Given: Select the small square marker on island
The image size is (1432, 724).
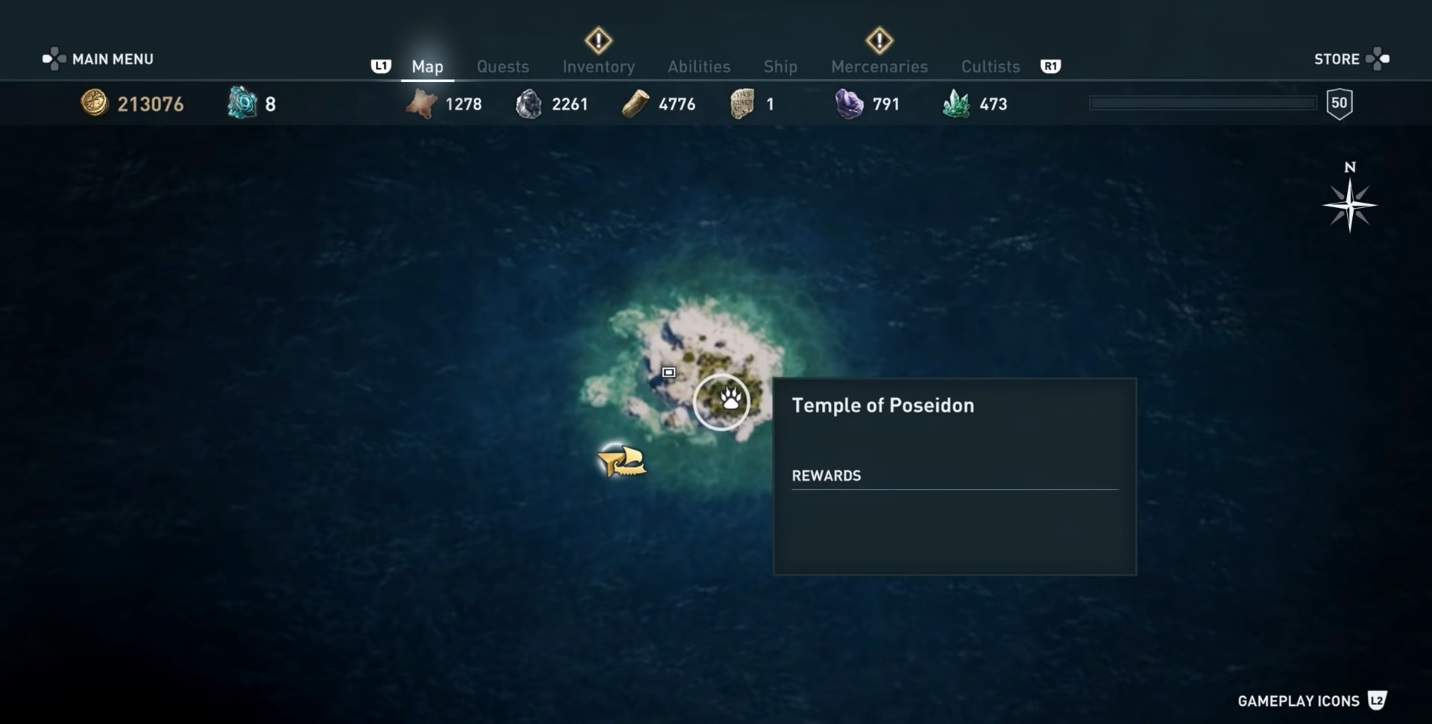Looking at the screenshot, I should click(669, 373).
